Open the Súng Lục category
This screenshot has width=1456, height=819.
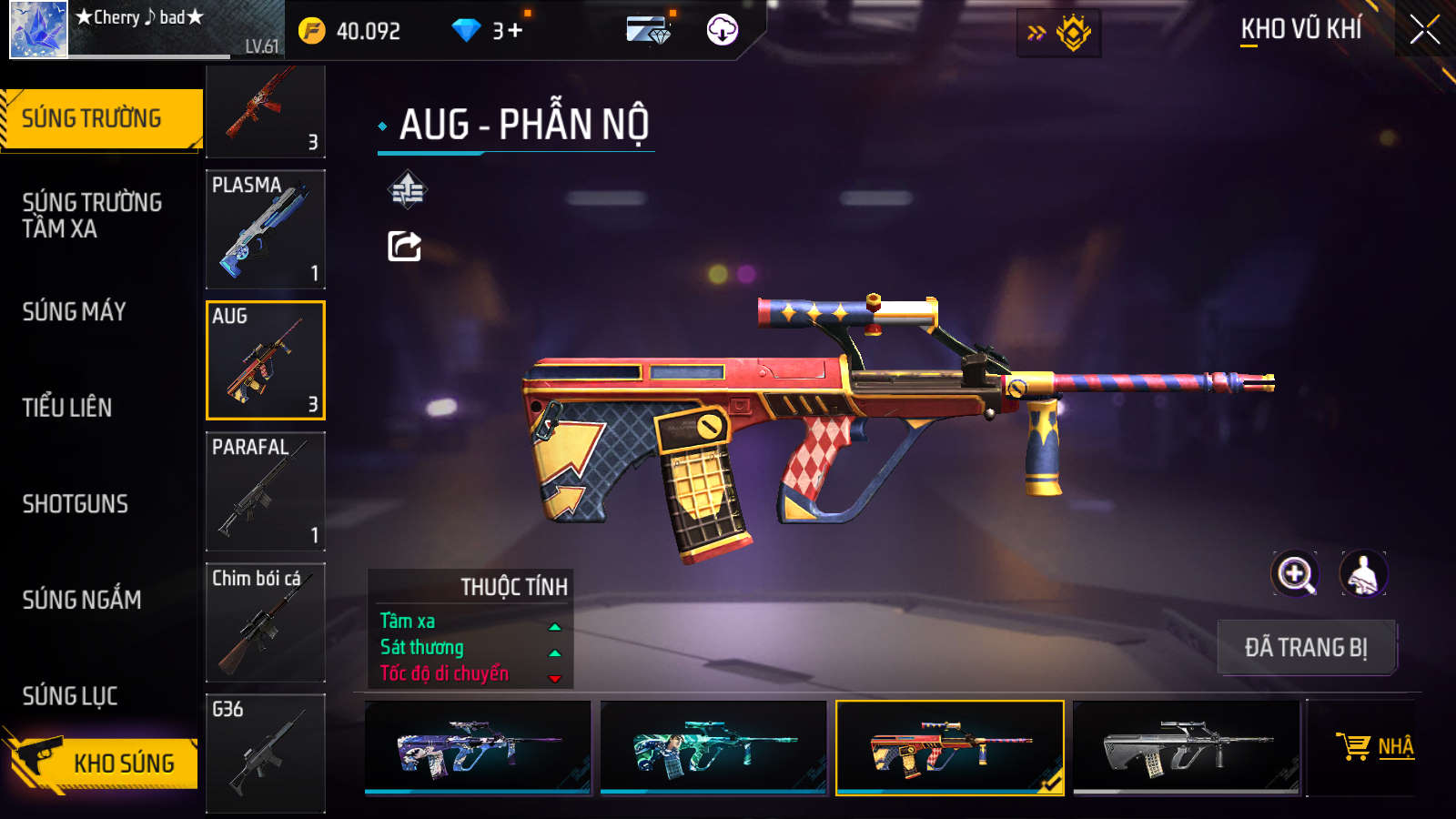[70, 696]
